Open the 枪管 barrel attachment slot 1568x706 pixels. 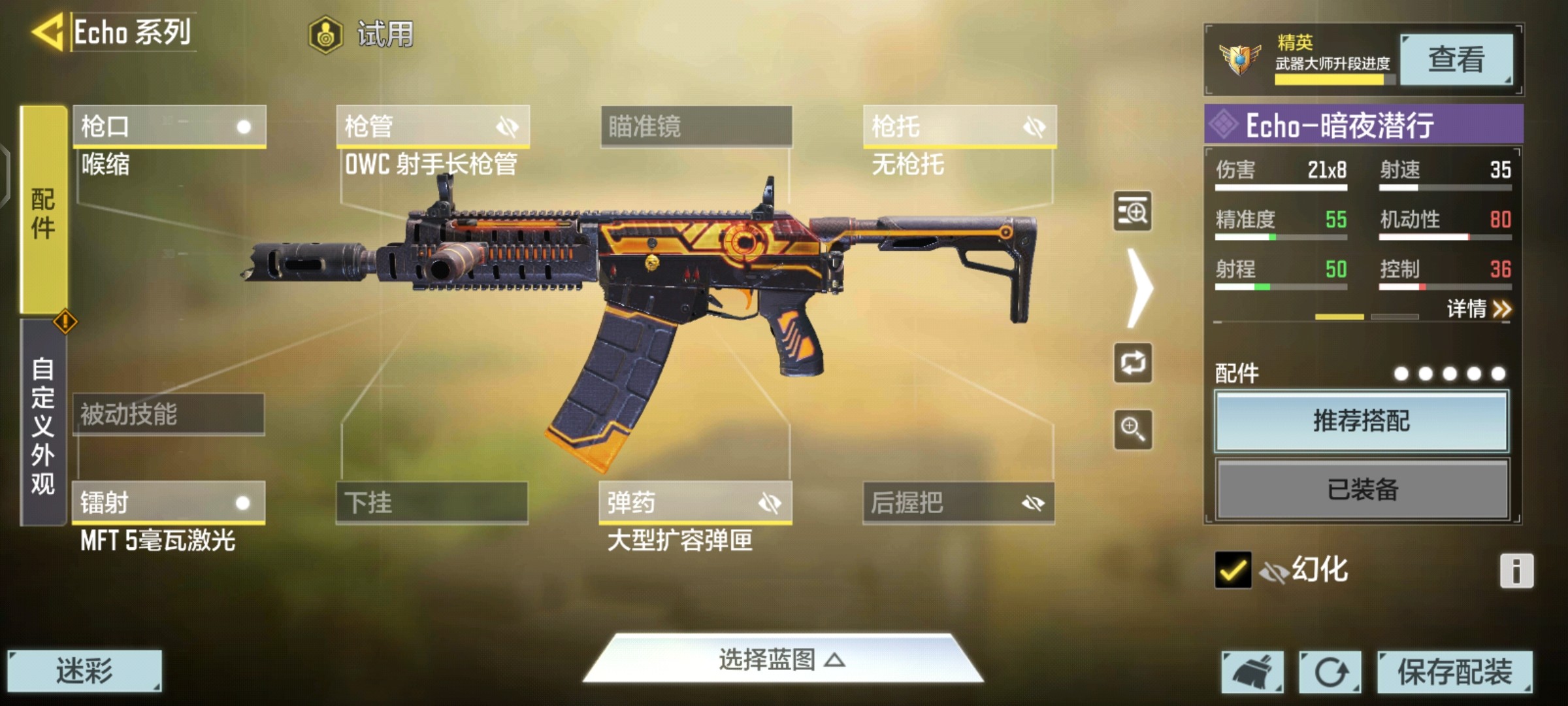(433, 126)
